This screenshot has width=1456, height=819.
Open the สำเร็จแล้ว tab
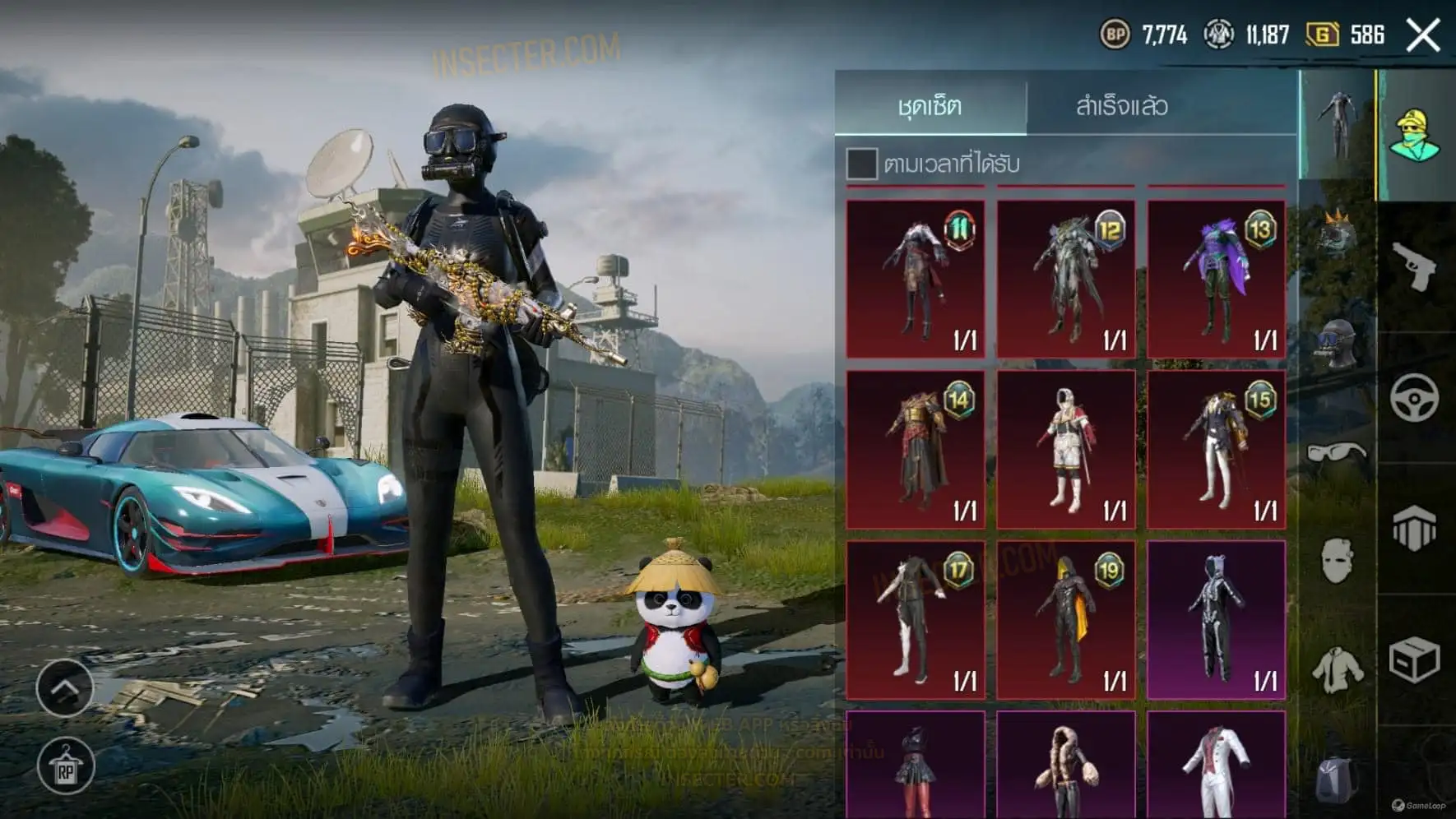pos(1121,105)
